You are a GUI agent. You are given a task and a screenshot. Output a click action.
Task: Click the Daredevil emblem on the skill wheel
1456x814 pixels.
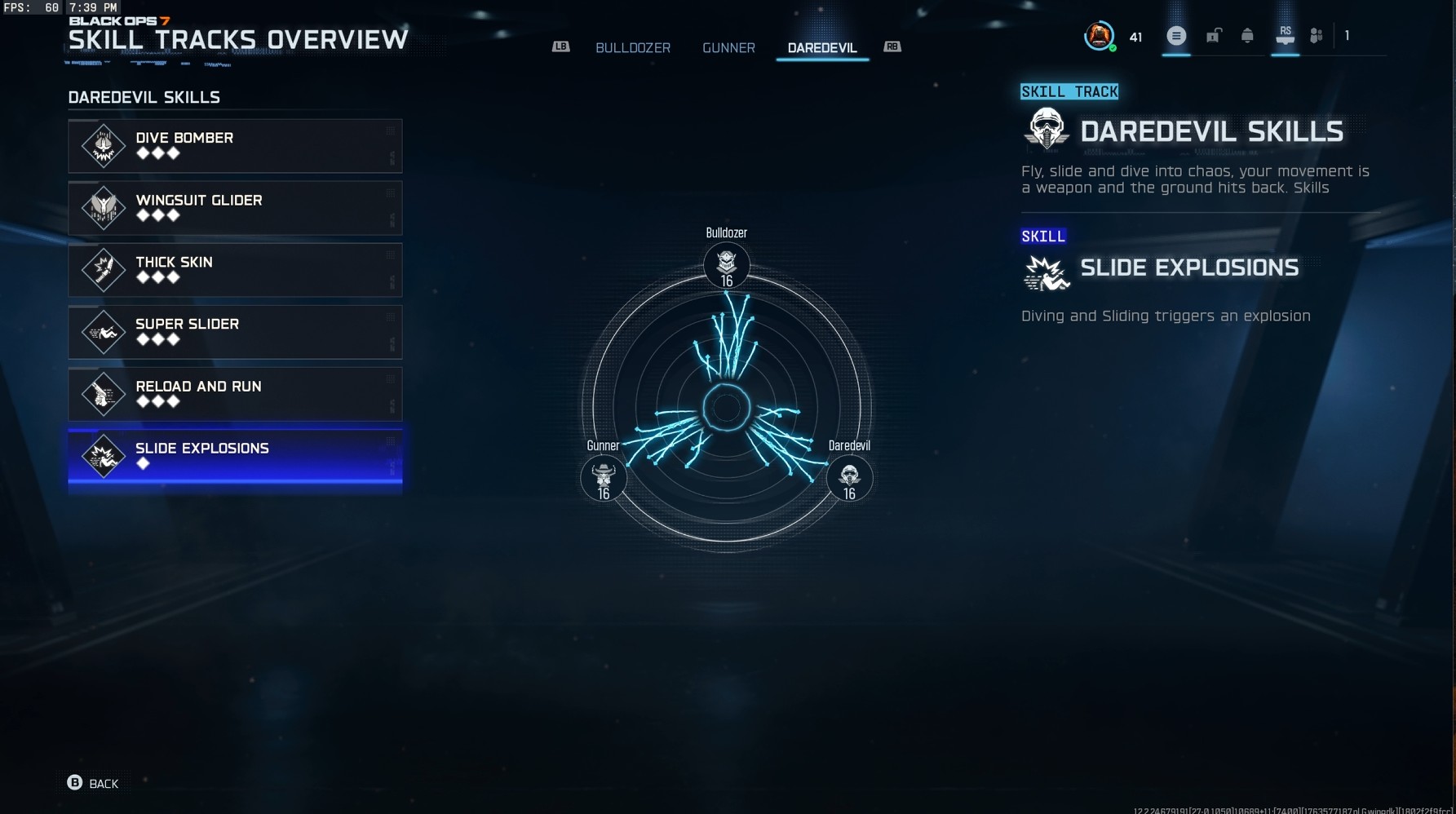848,478
